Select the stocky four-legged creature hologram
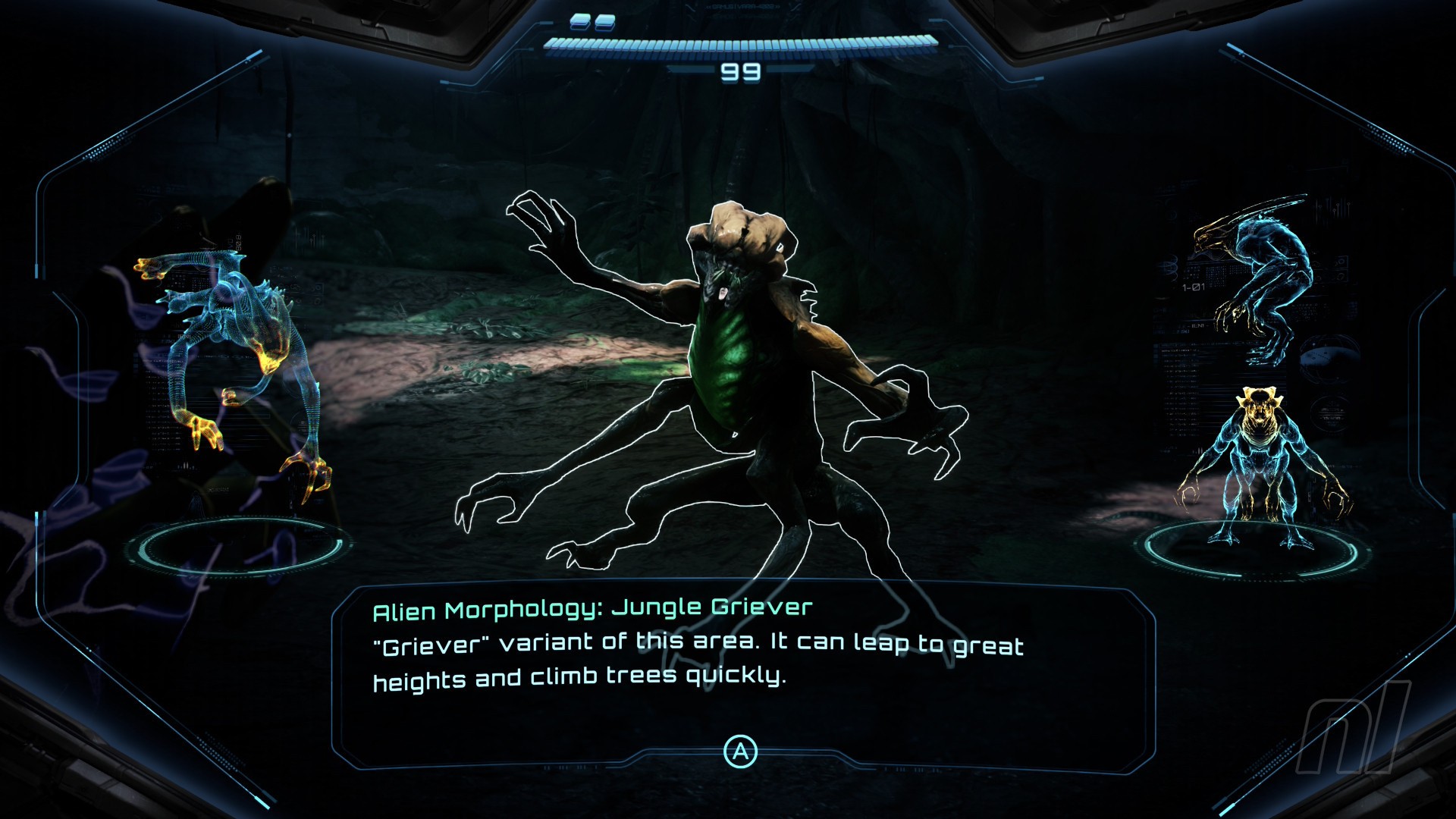The height and width of the screenshot is (819, 1456). (1260, 466)
